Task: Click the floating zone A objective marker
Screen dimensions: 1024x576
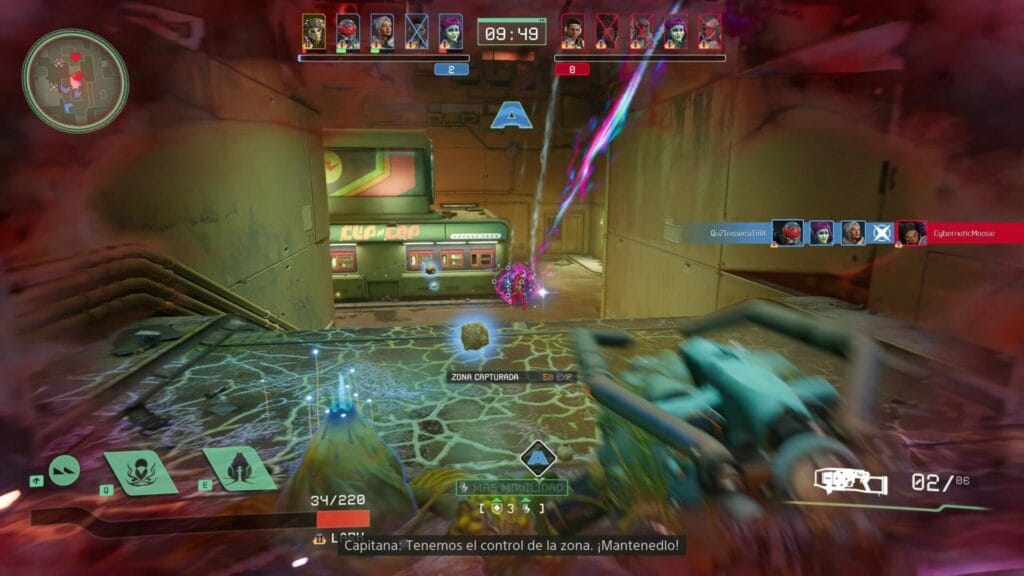Action: (509, 116)
